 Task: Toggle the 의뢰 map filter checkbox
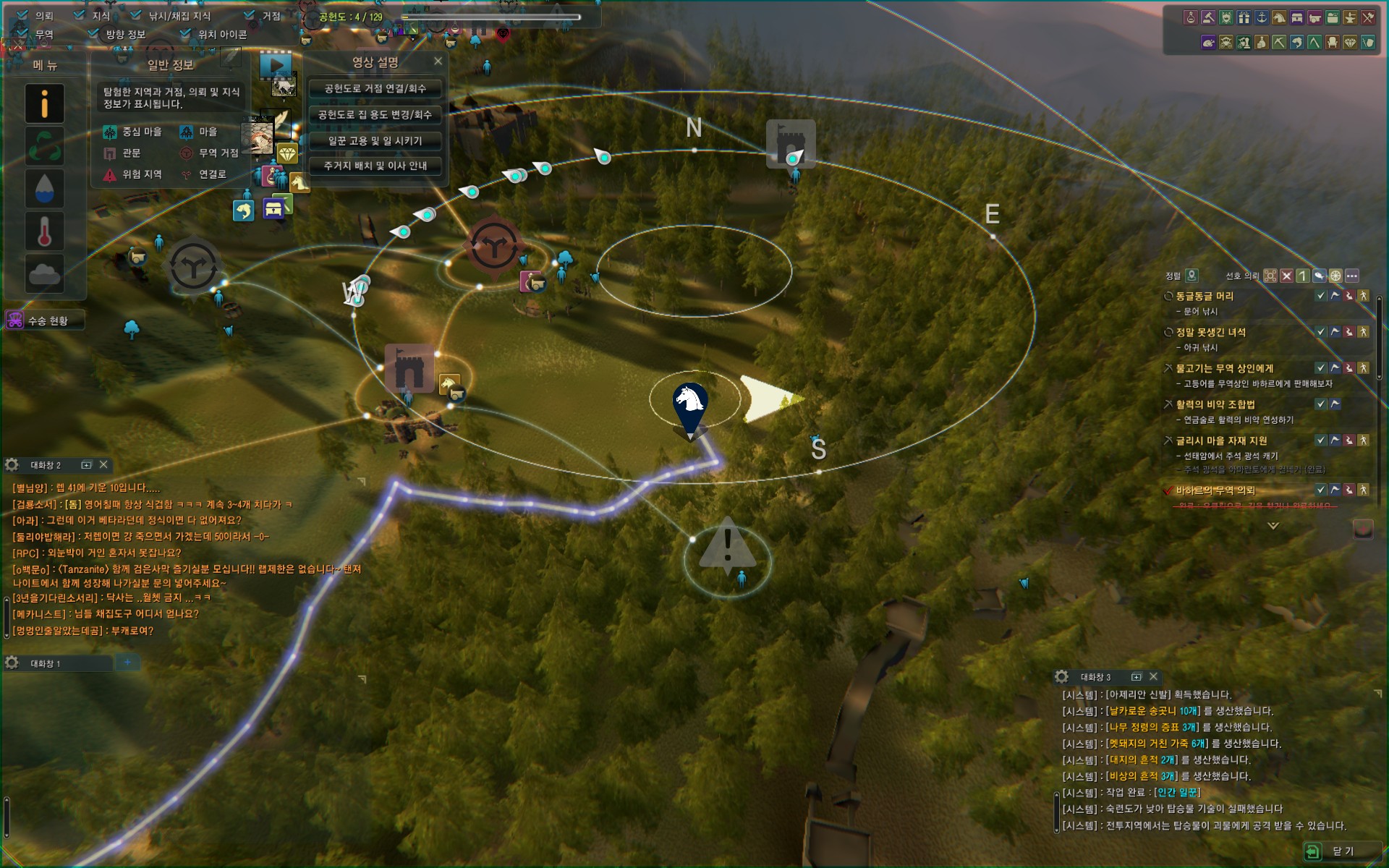[x=22, y=15]
